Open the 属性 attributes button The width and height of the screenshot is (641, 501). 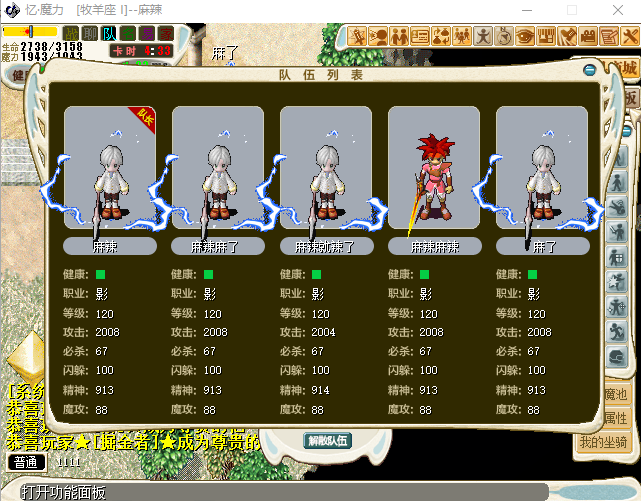coord(614,418)
